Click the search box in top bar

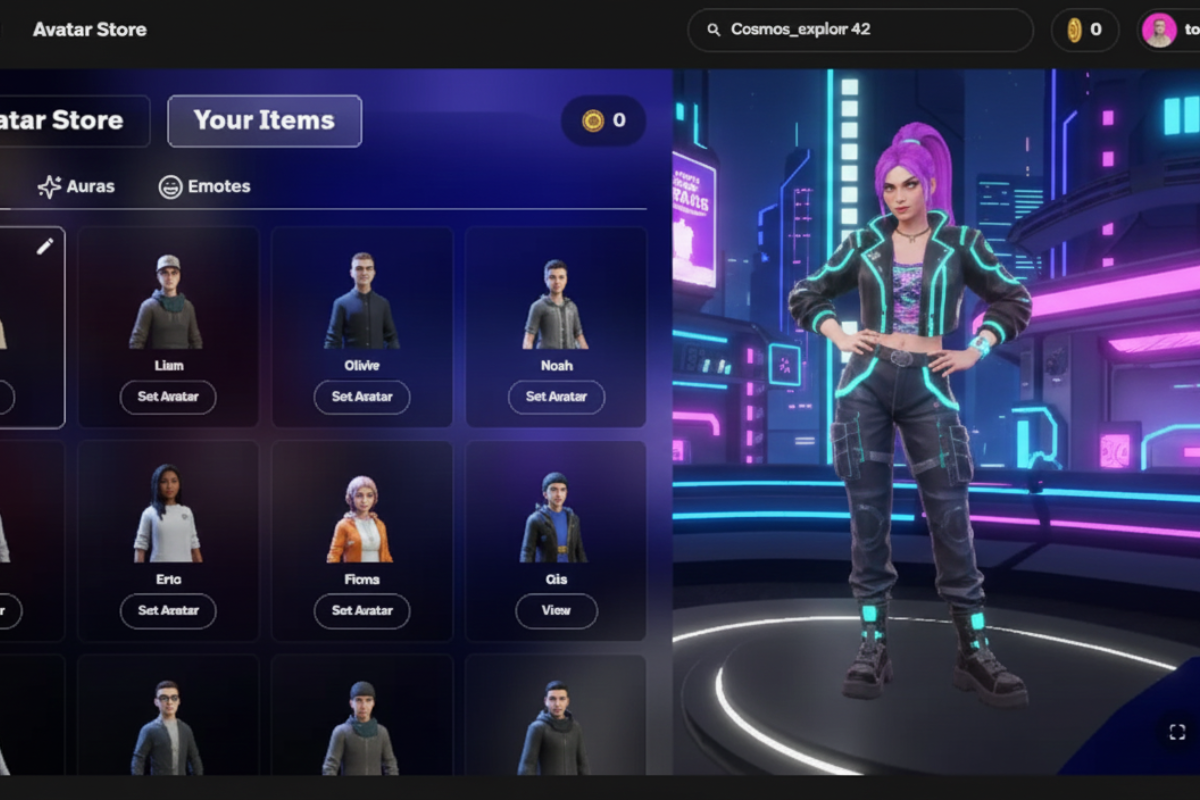[x=860, y=30]
